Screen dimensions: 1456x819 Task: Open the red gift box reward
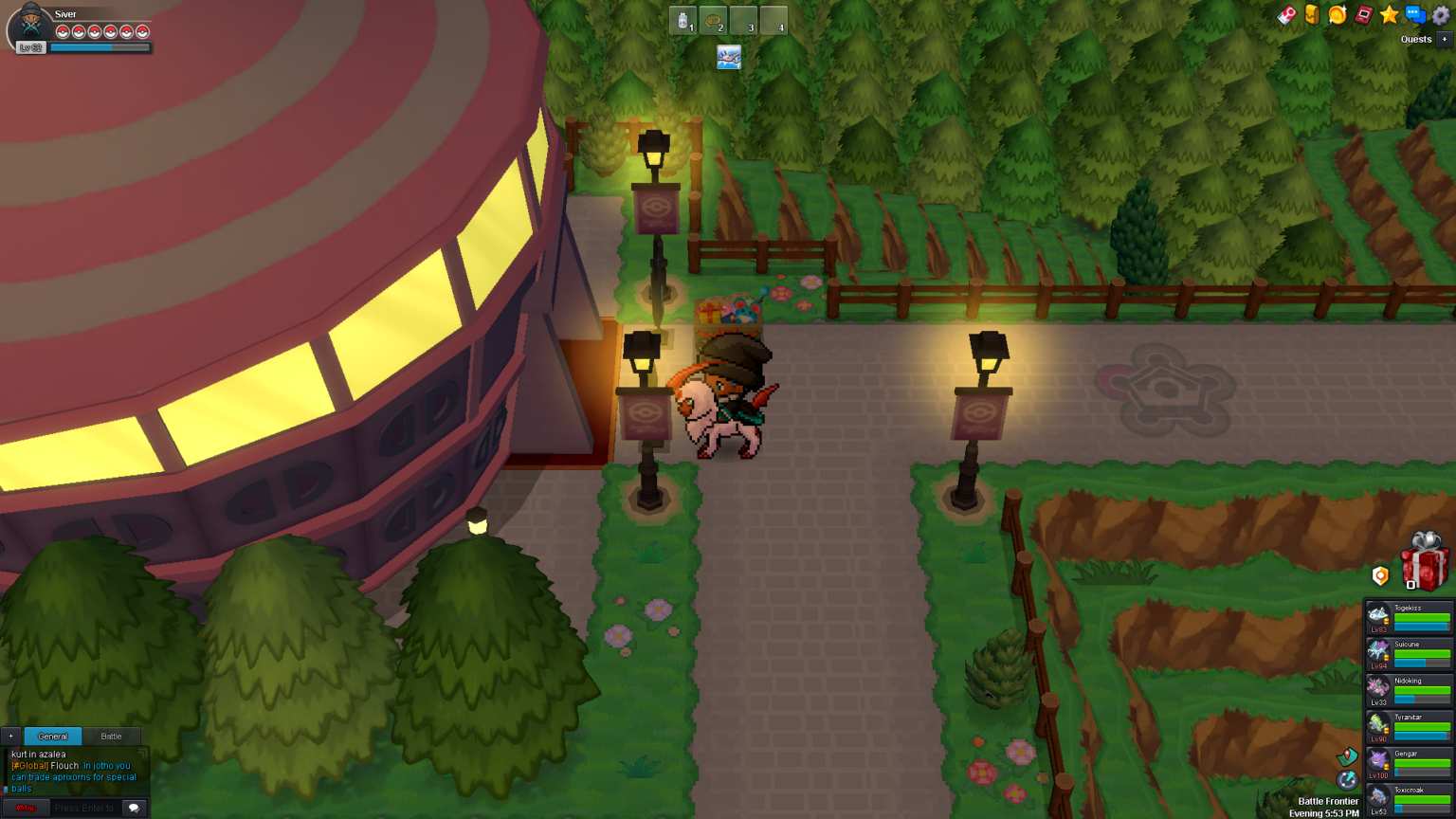[1425, 562]
